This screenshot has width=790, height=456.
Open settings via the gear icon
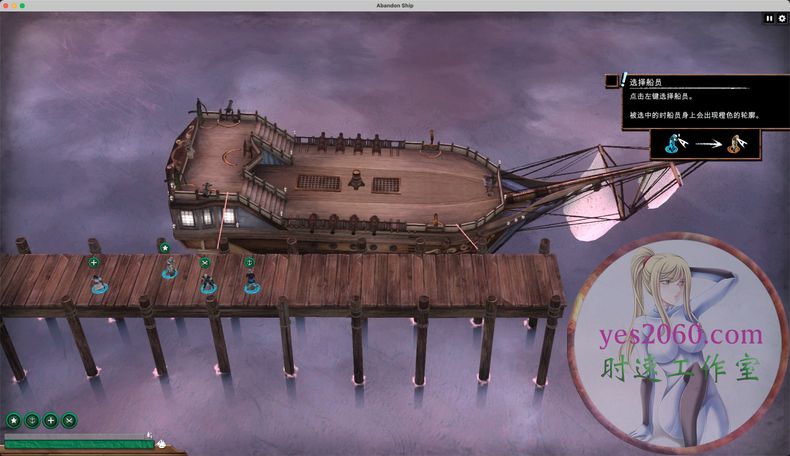[x=782, y=18]
